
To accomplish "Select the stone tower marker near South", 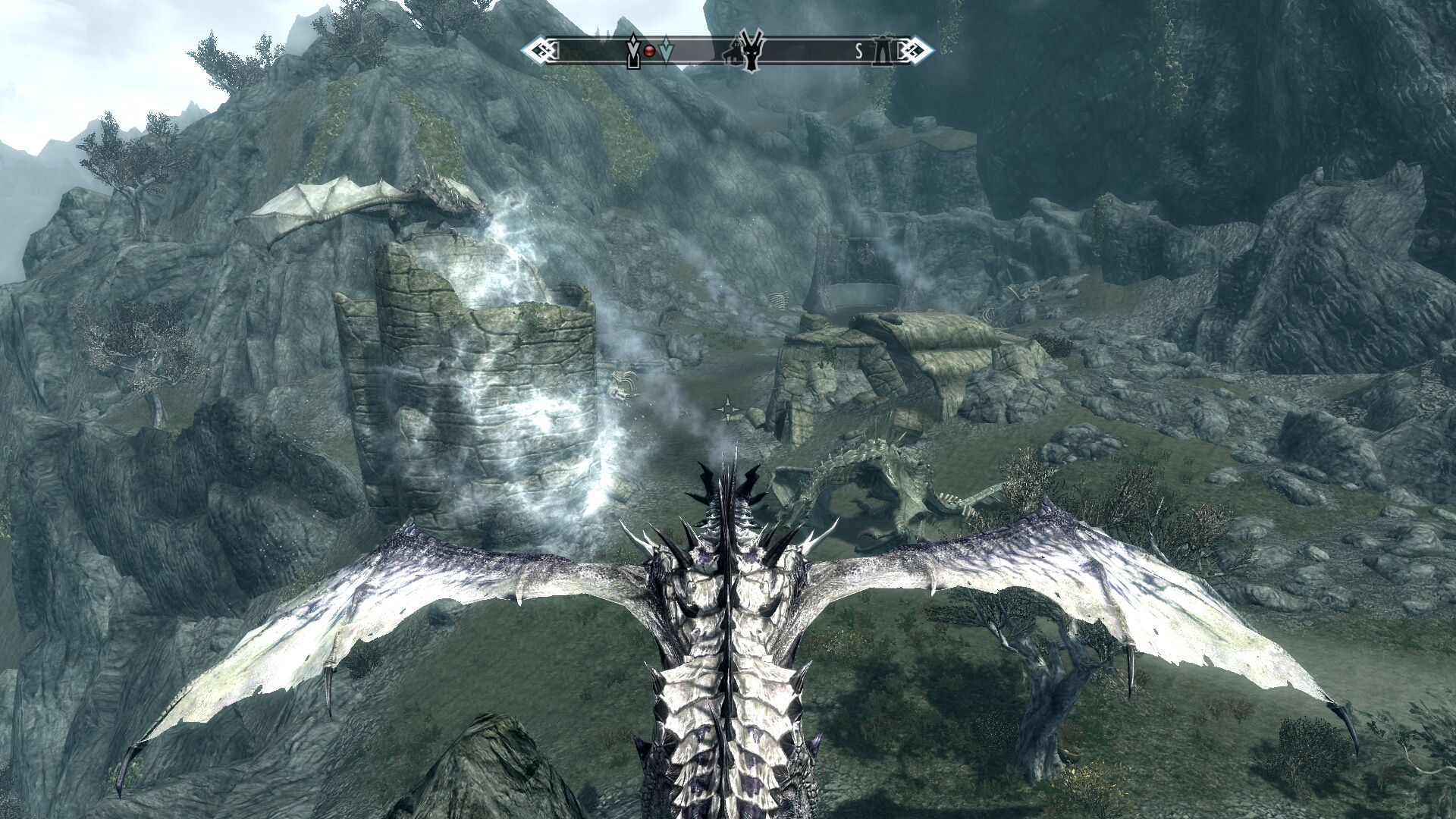I will point(883,51).
